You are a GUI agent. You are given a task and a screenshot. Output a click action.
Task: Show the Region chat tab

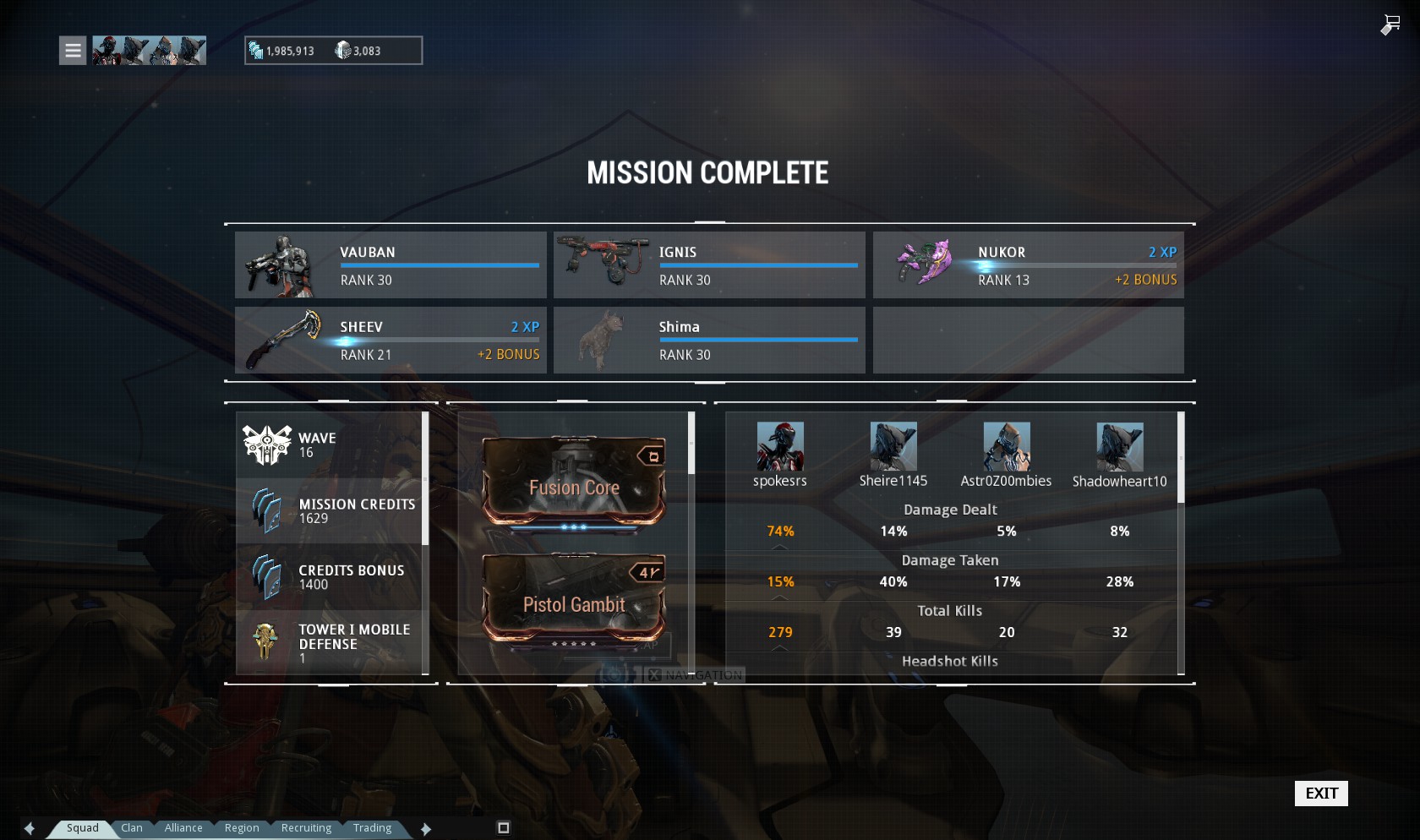click(242, 828)
